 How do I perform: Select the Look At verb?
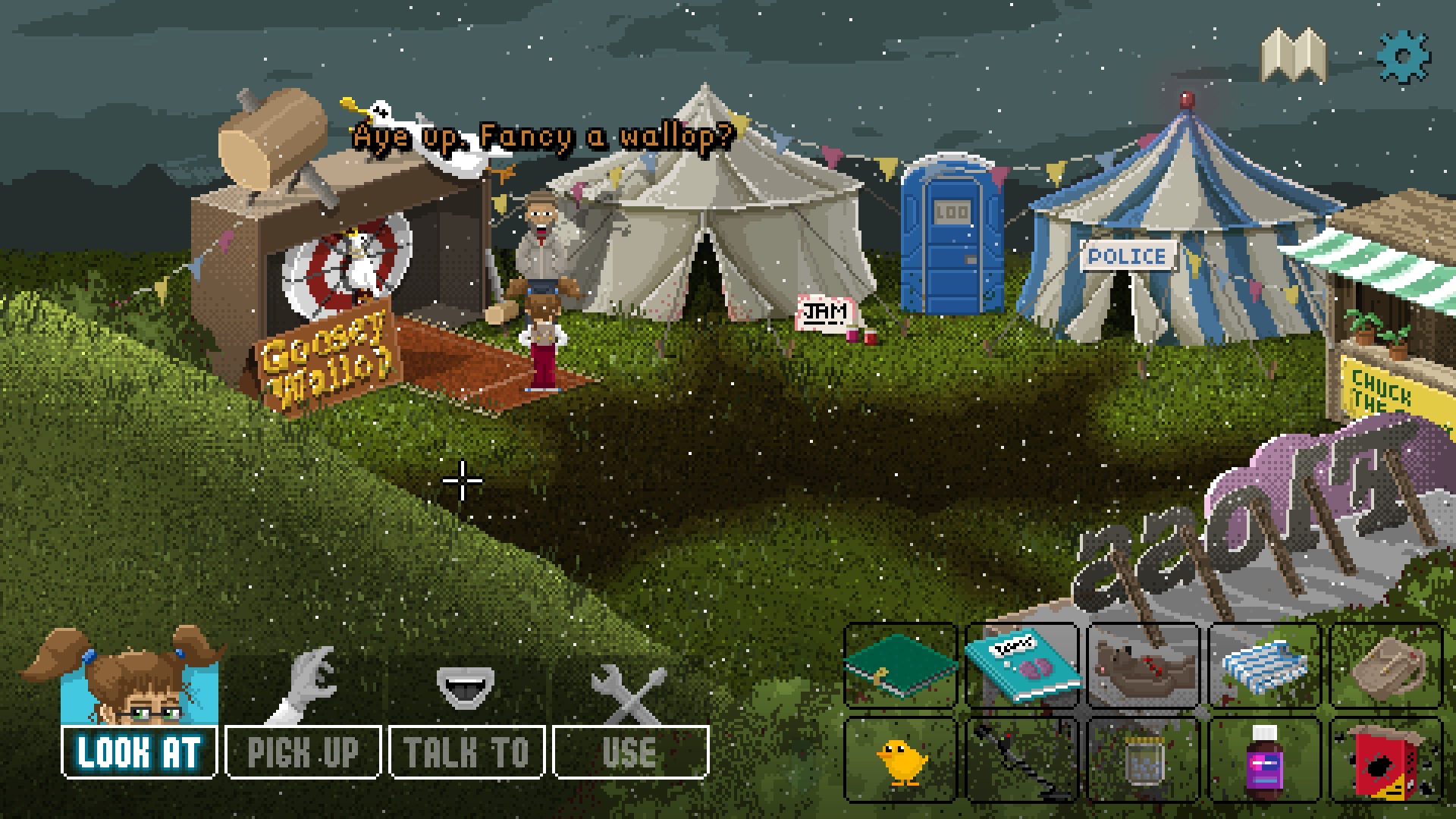[x=139, y=752]
